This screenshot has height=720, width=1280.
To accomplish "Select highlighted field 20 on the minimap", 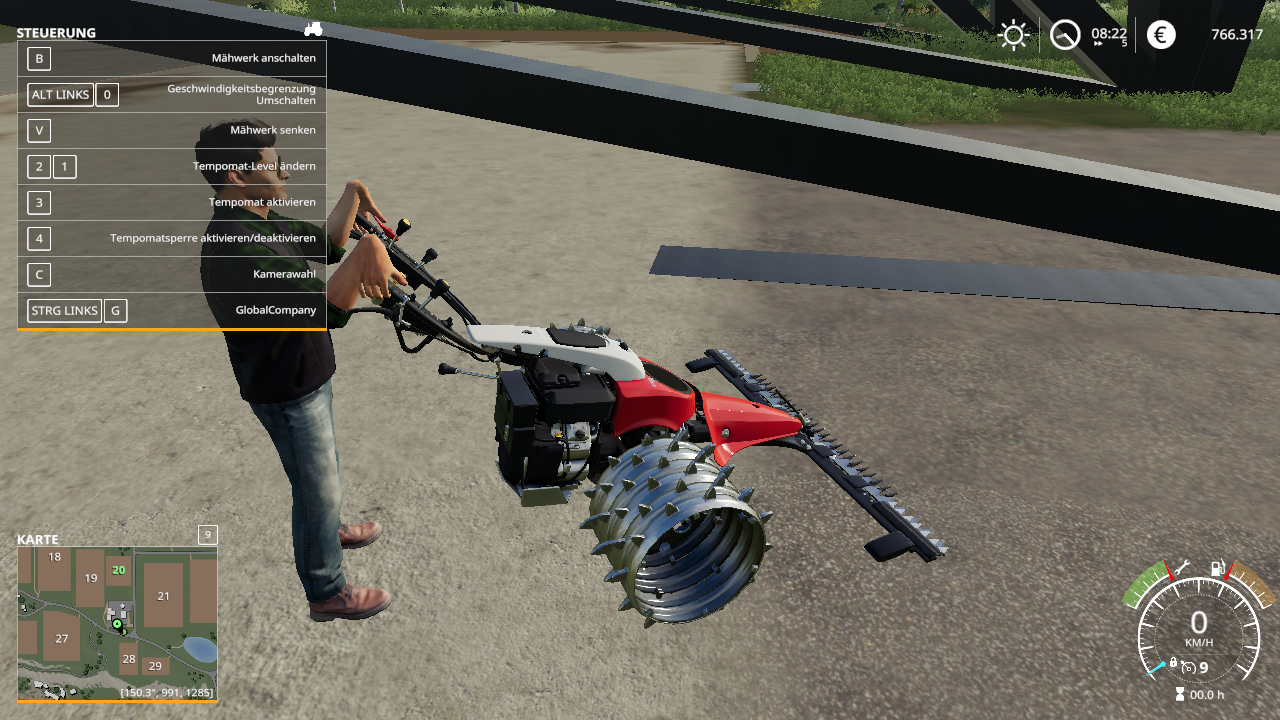I will pyautogui.click(x=119, y=570).
